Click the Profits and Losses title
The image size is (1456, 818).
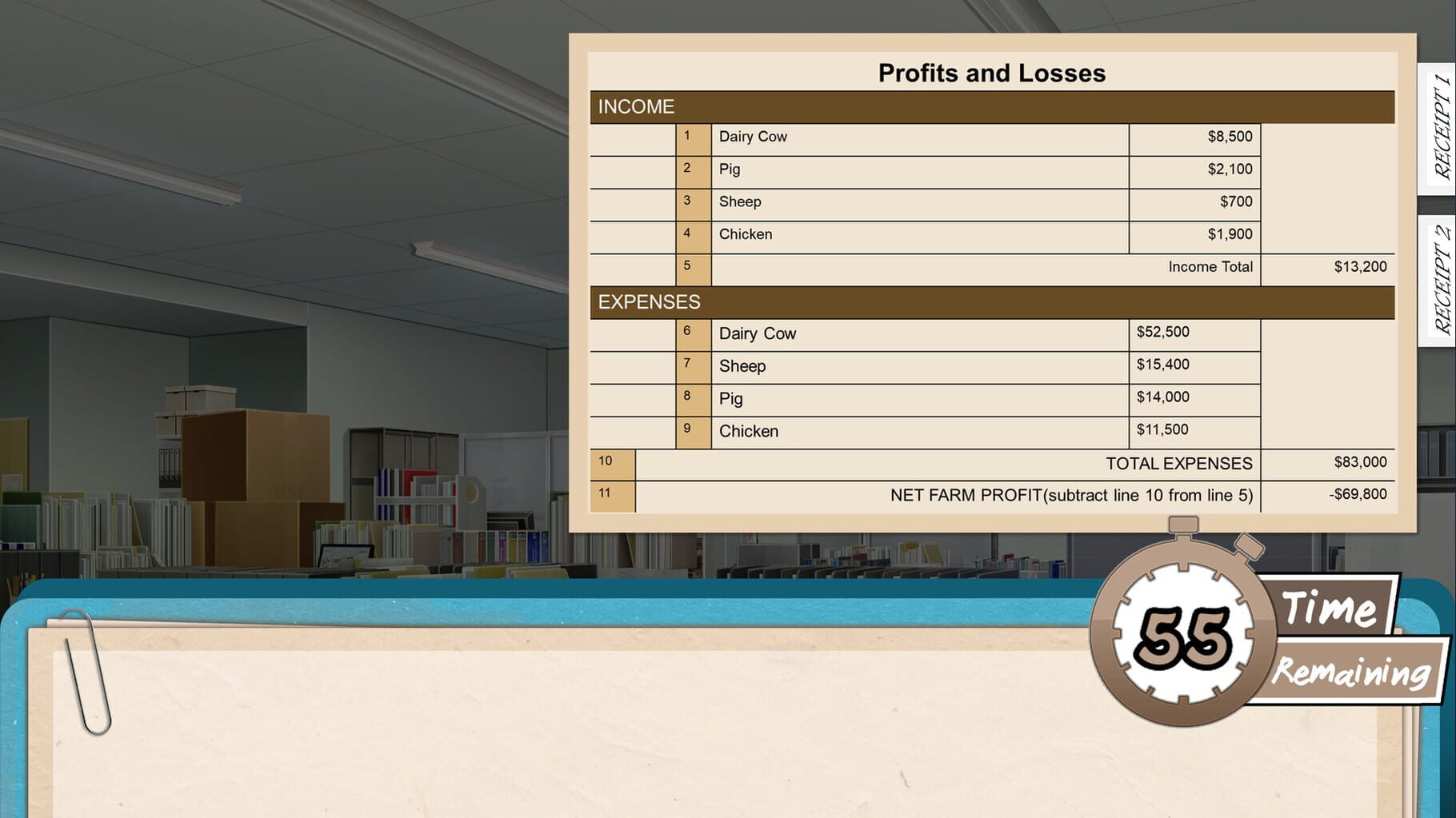[991, 72]
